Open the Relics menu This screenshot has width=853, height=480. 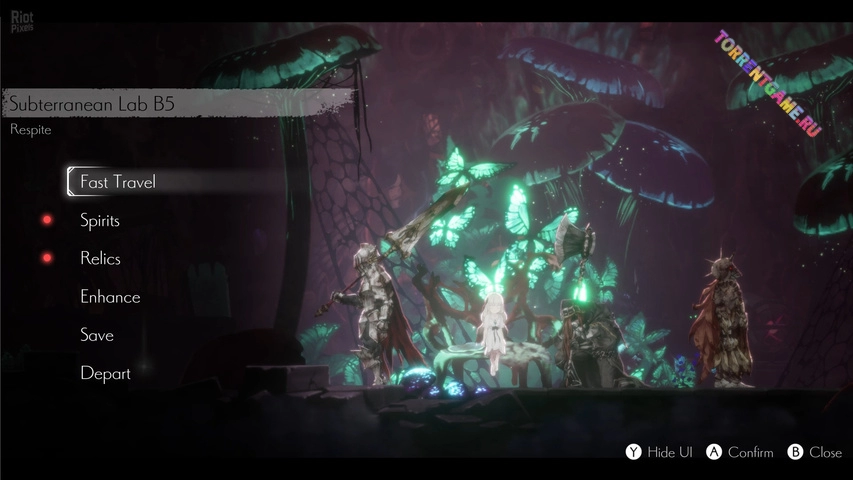coord(100,258)
